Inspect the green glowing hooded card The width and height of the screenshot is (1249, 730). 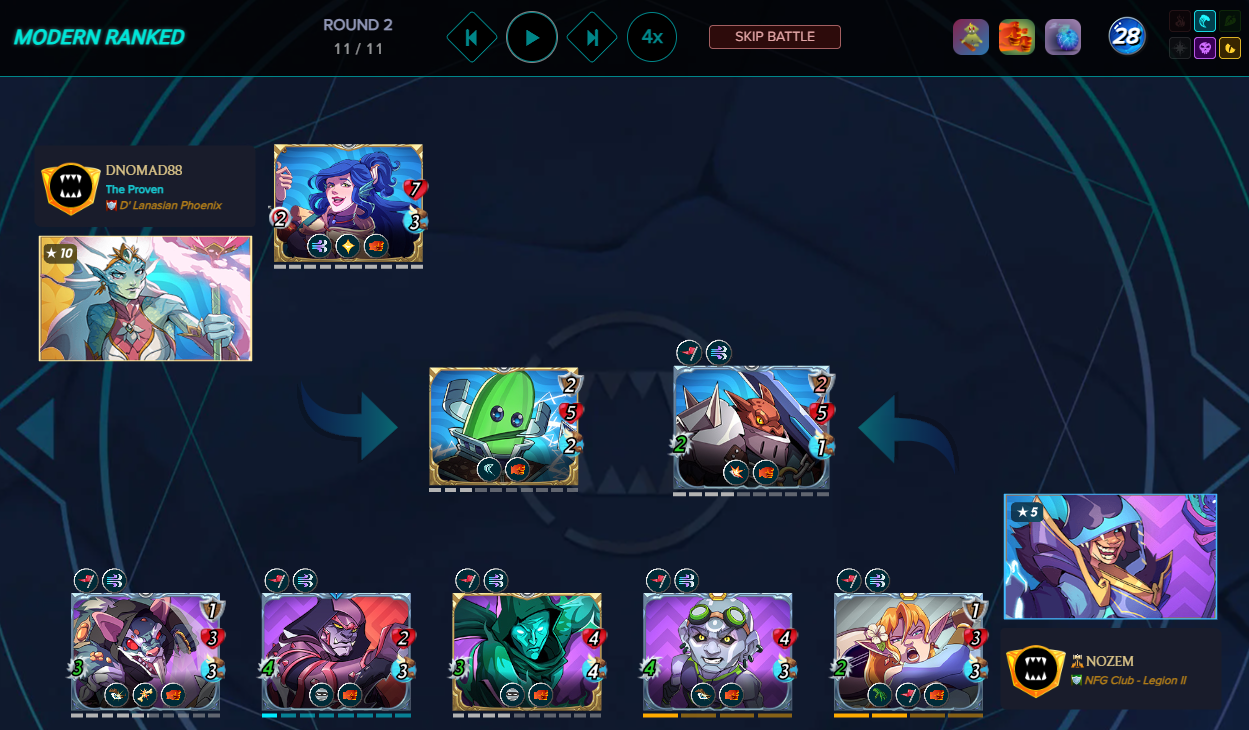pos(527,651)
